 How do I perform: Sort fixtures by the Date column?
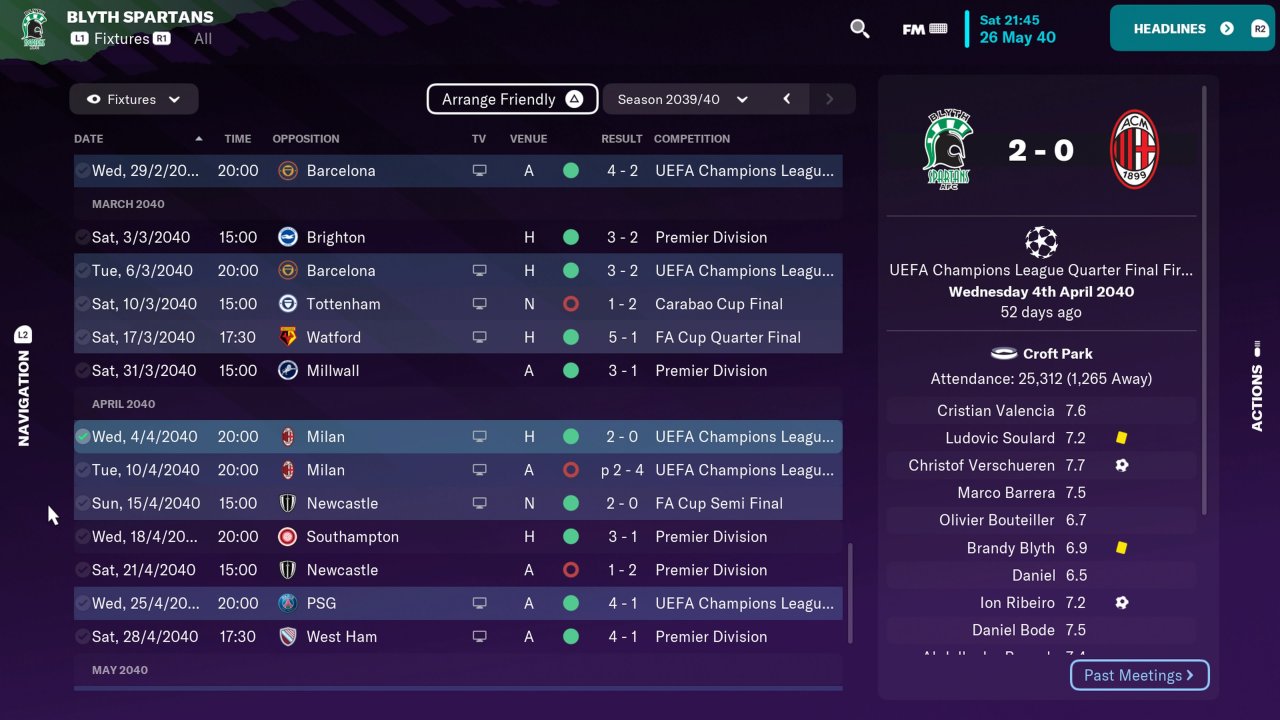tap(89, 139)
